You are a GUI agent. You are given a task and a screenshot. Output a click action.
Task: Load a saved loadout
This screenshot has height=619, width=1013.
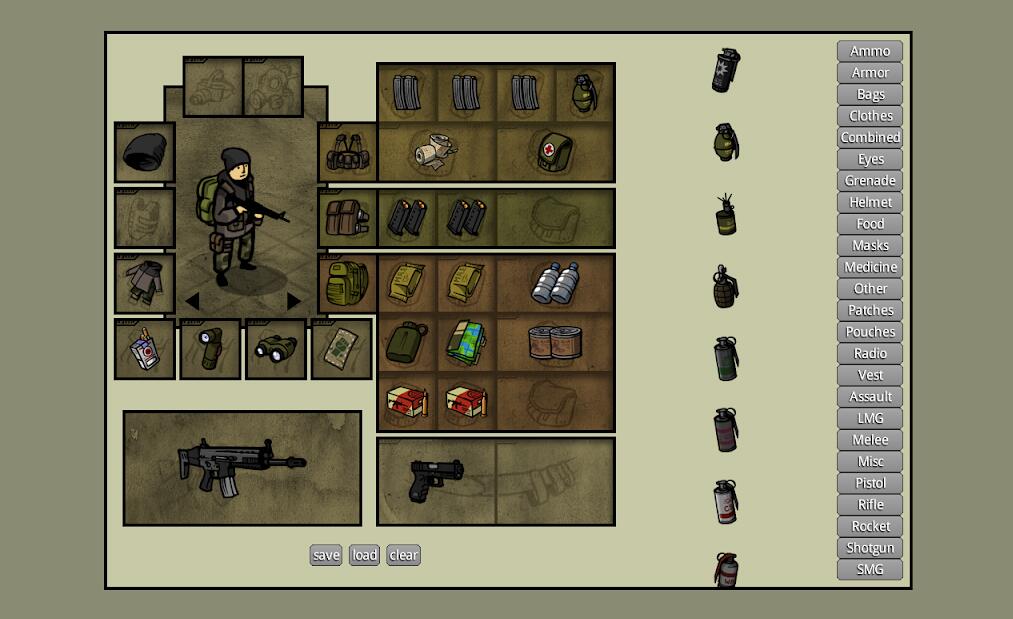[x=364, y=555]
